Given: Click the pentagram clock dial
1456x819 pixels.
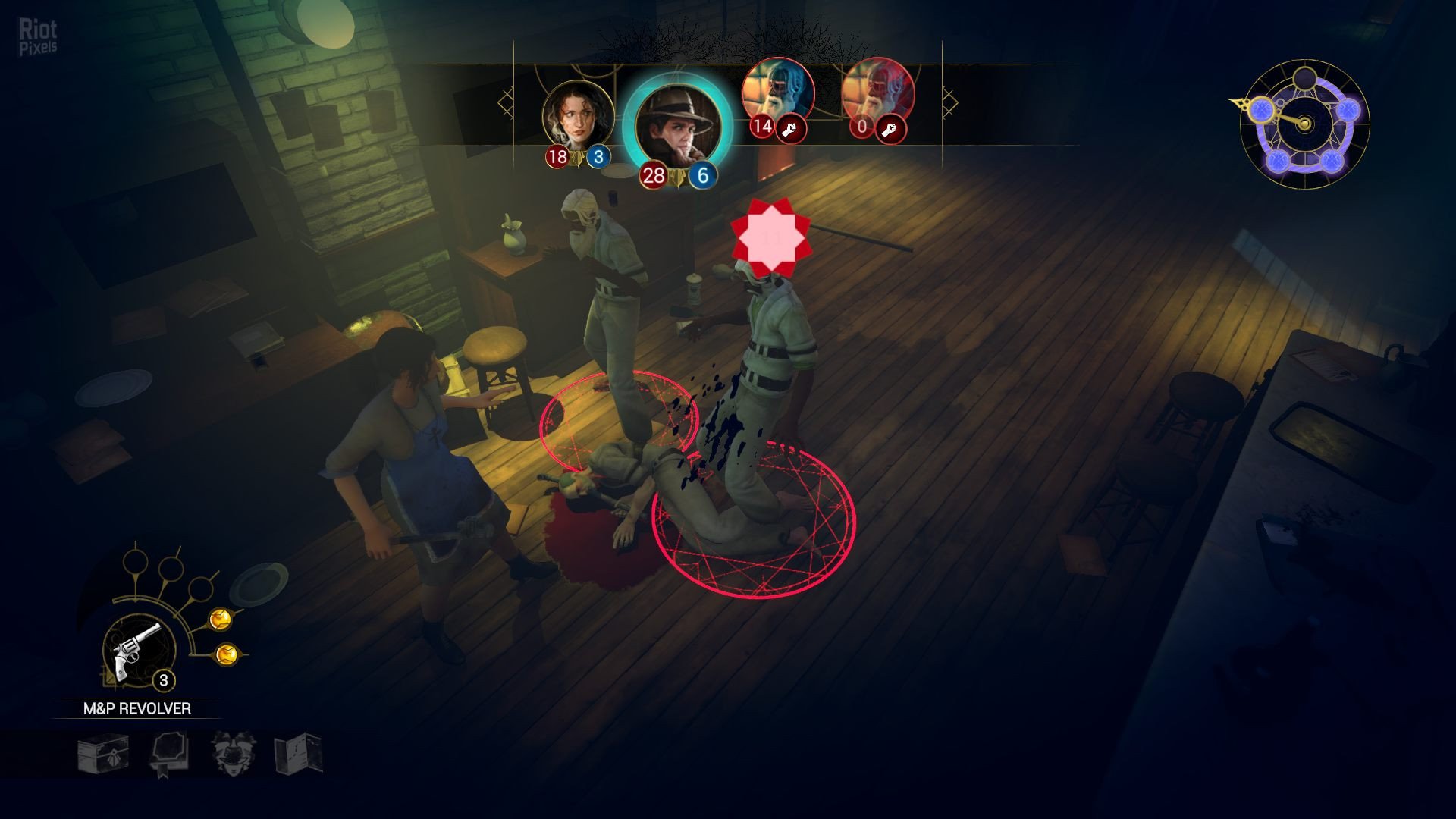Looking at the screenshot, I should (x=1304, y=124).
